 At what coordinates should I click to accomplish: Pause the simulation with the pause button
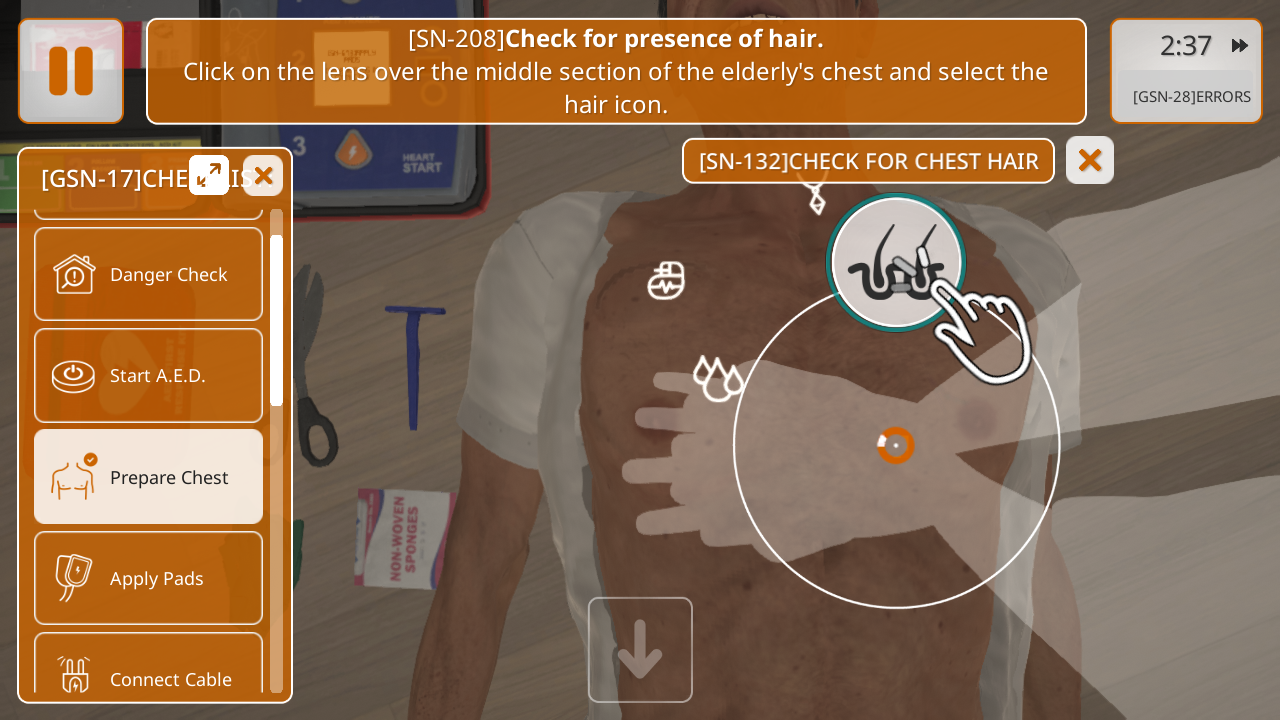(71, 71)
